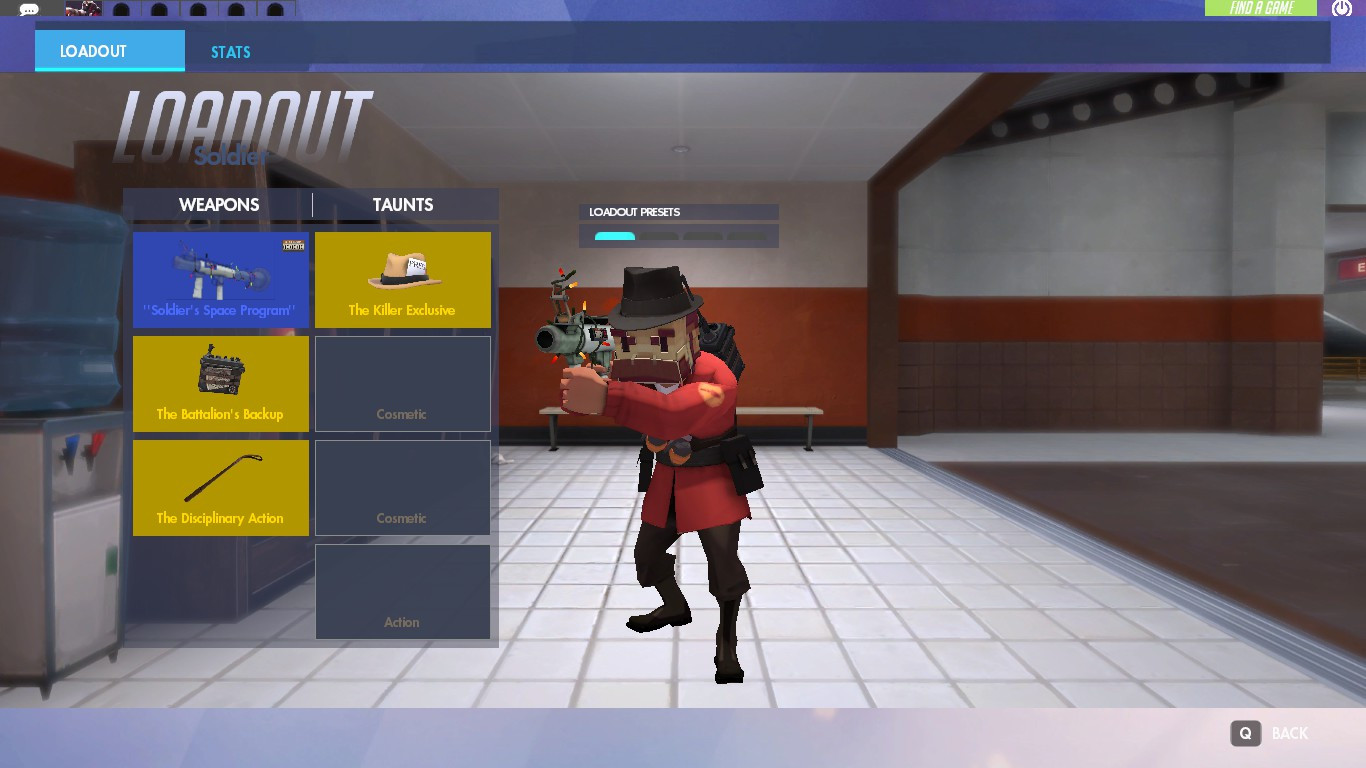
Task: Select the highlighted cyan first preset
Action: 614,236
